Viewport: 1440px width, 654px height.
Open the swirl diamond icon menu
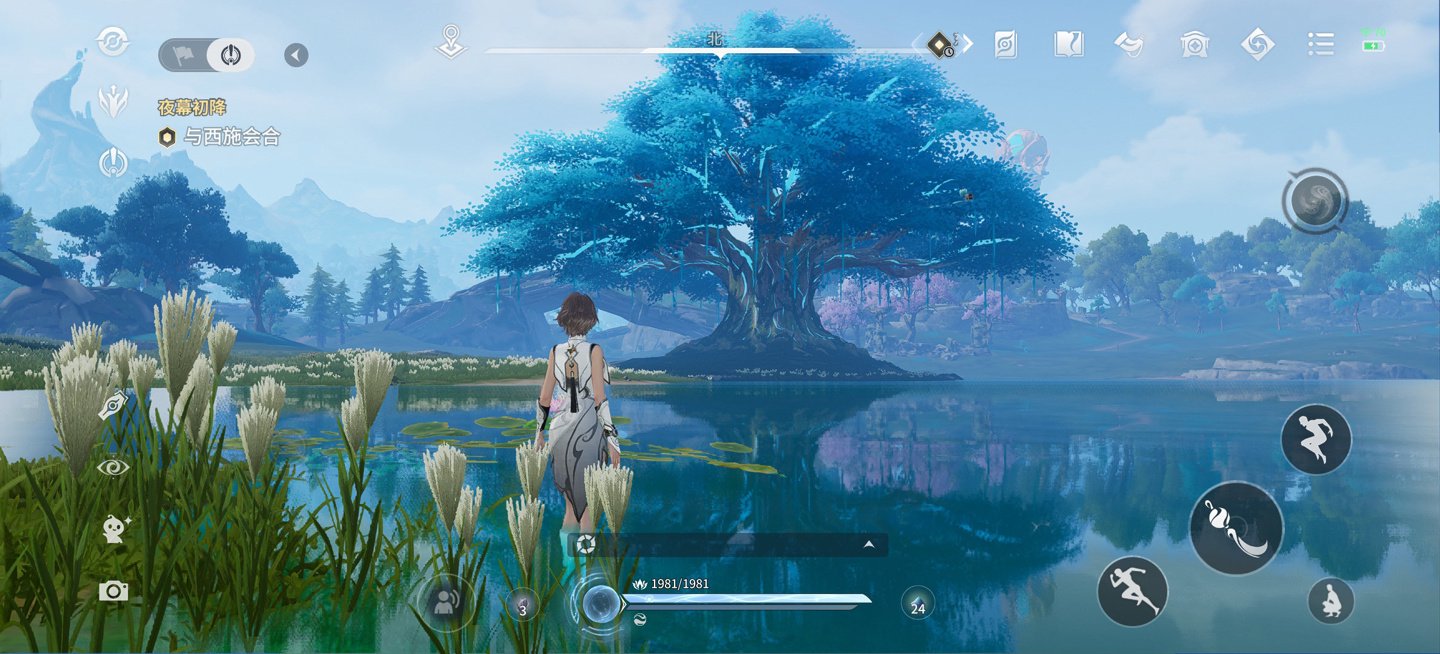(x=1257, y=44)
